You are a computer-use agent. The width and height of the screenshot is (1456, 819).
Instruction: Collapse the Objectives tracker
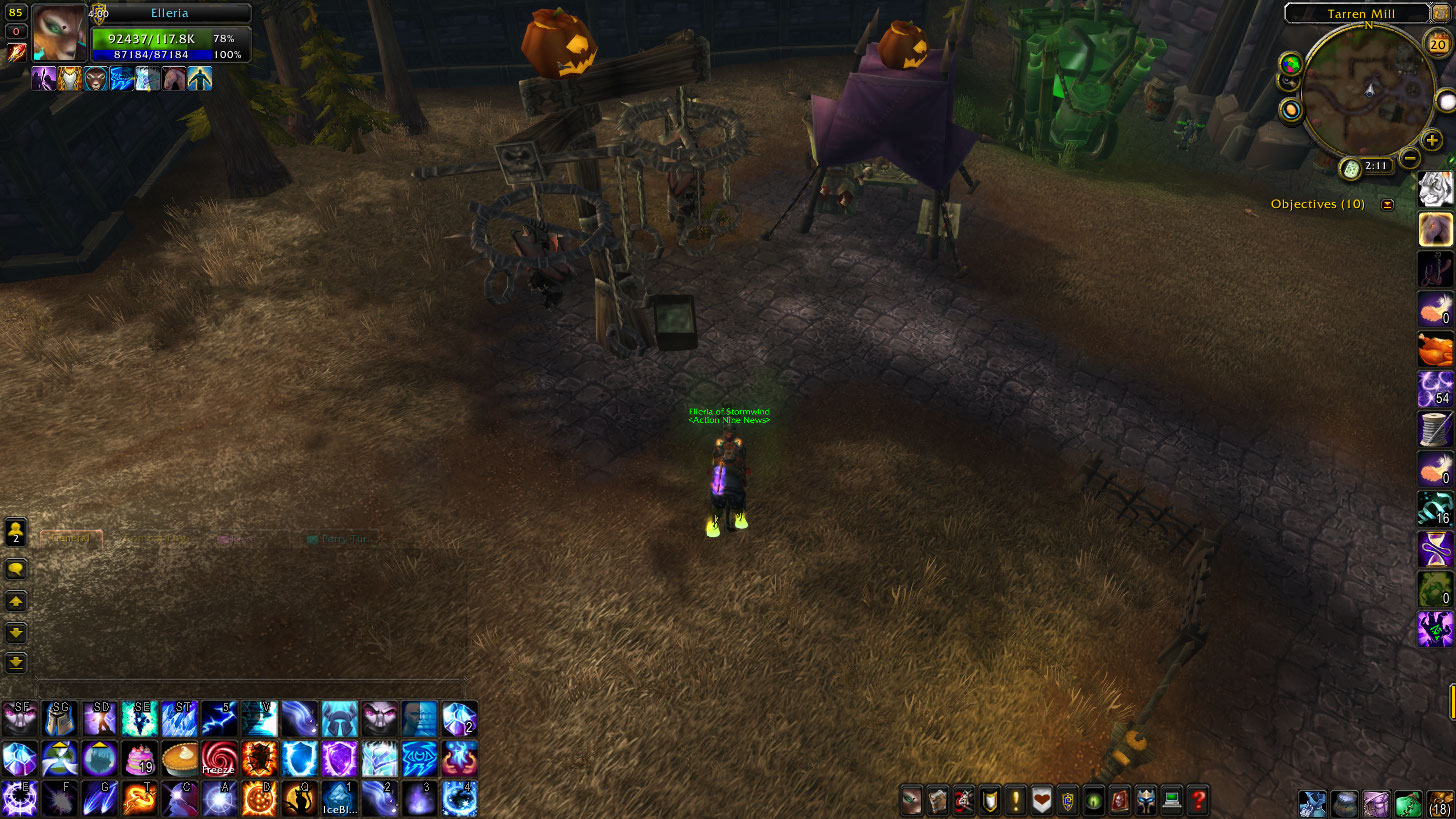tap(1387, 204)
